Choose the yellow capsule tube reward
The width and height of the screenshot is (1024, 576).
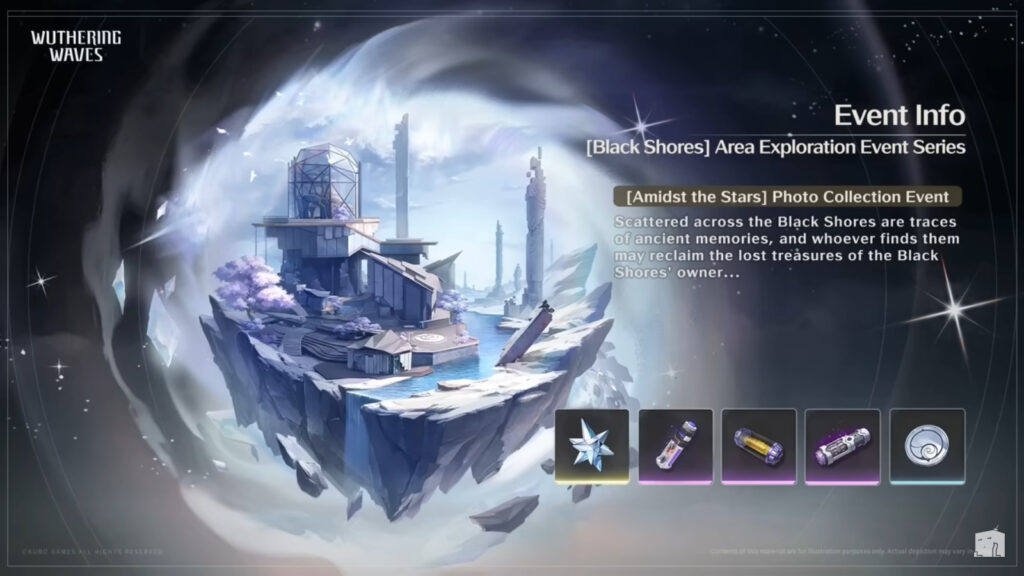[759, 446]
